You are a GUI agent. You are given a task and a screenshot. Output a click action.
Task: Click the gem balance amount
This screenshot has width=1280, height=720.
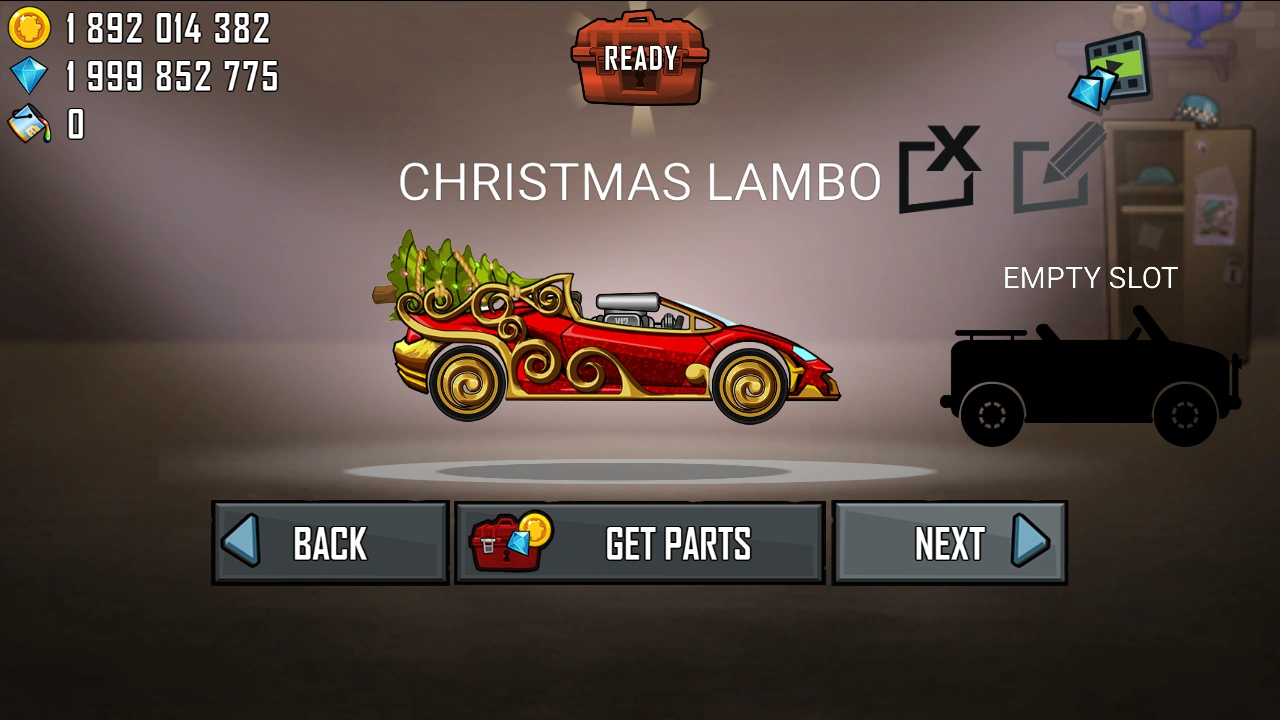pyautogui.click(x=170, y=76)
